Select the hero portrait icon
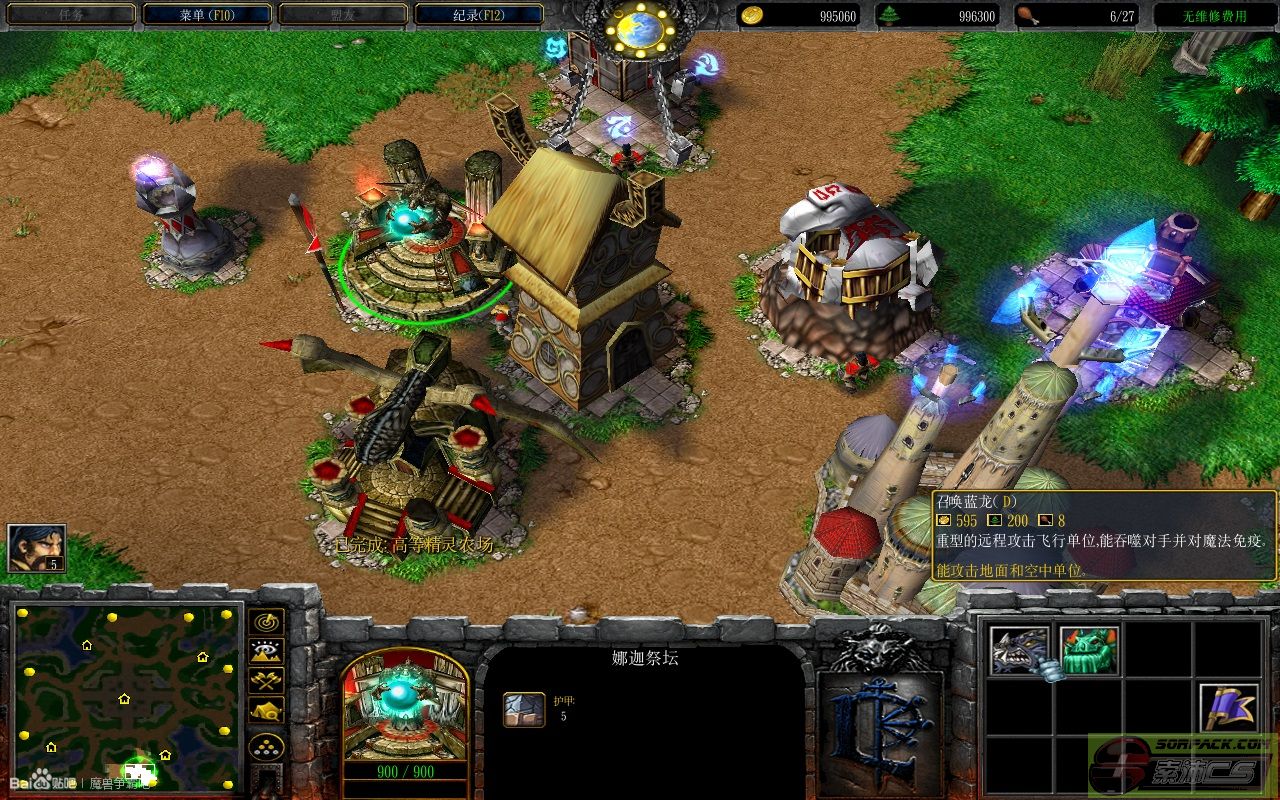The width and height of the screenshot is (1280, 800). [x=37, y=548]
